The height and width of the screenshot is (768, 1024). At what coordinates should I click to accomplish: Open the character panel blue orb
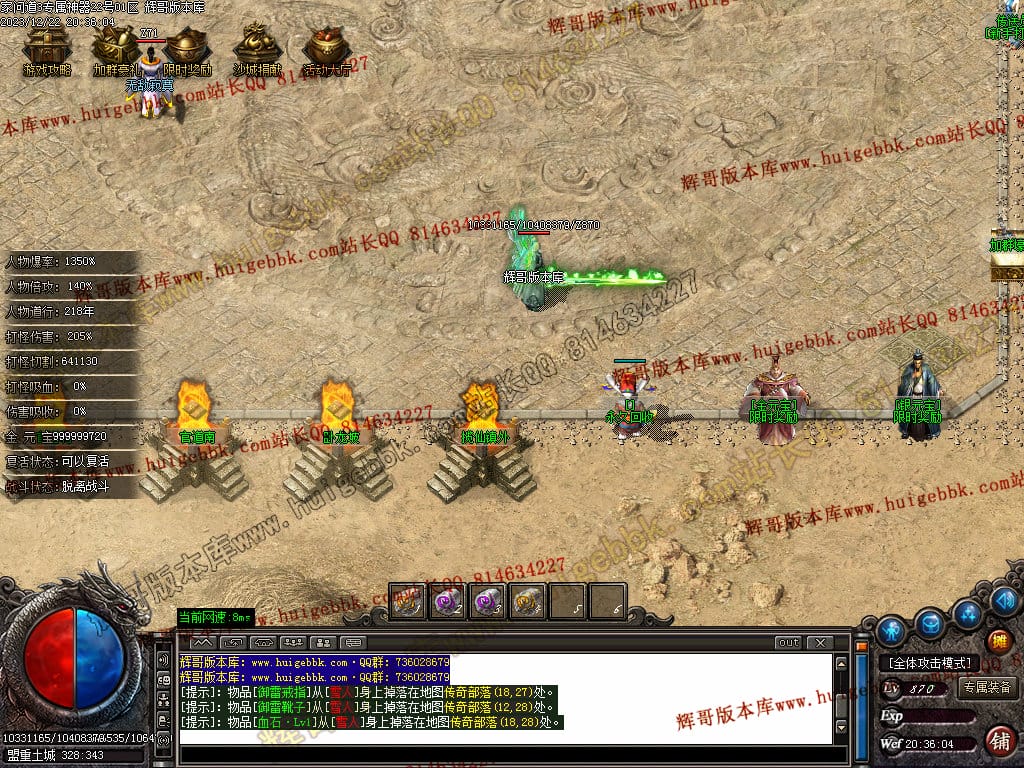[891, 631]
